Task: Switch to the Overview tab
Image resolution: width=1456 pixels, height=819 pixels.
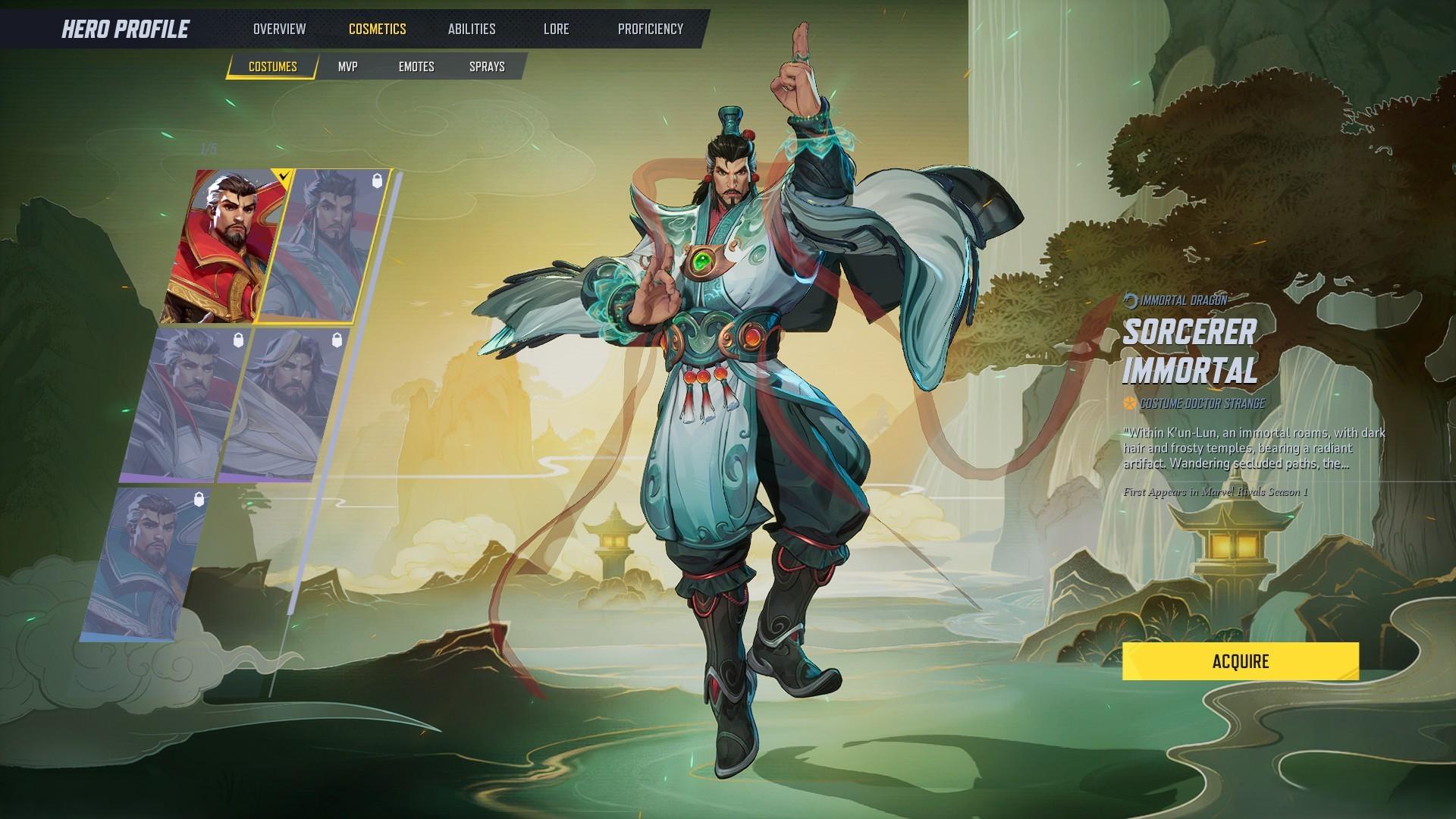Action: [x=280, y=29]
